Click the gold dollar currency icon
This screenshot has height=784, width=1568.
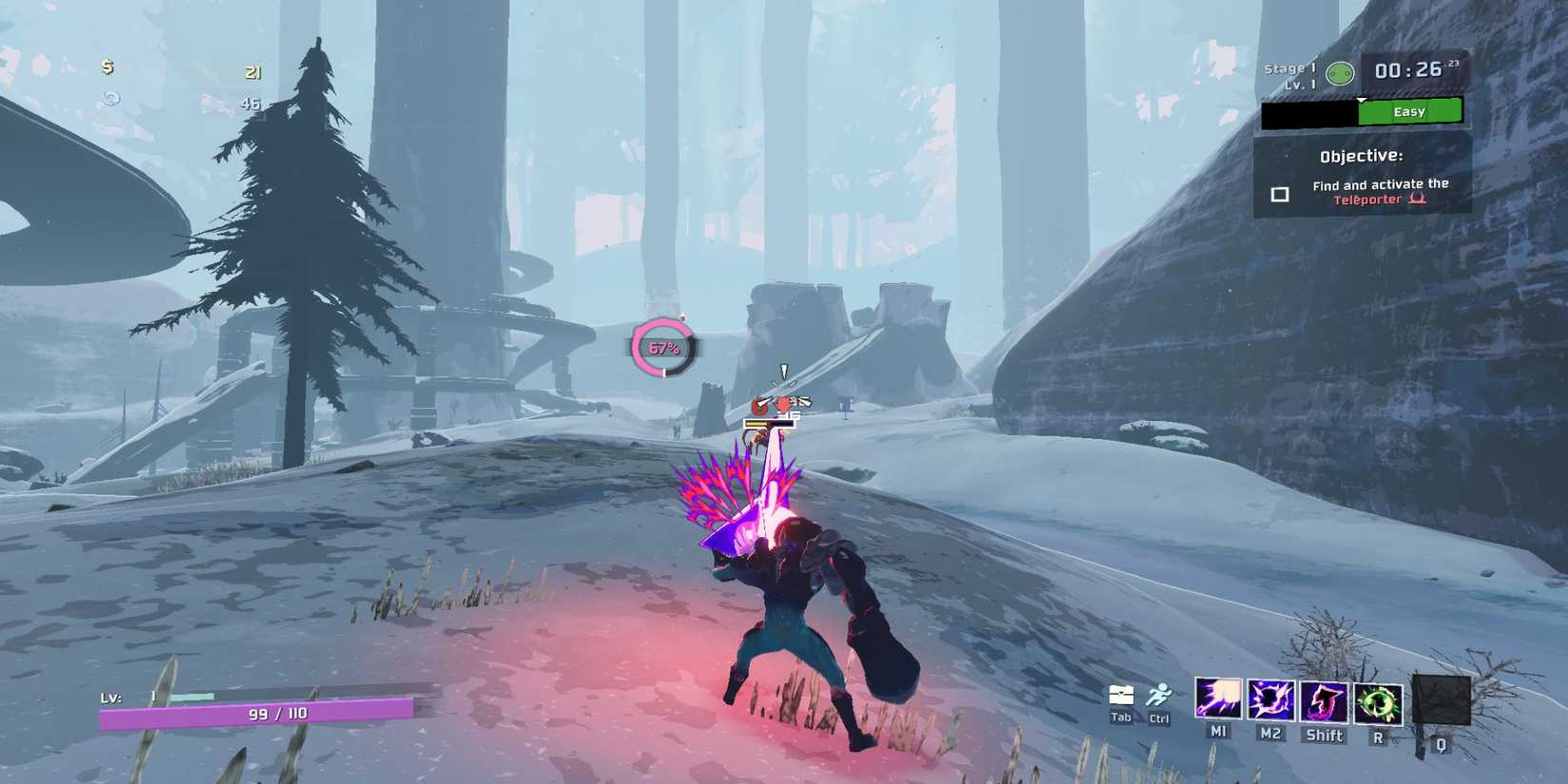click(x=106, y=69)
